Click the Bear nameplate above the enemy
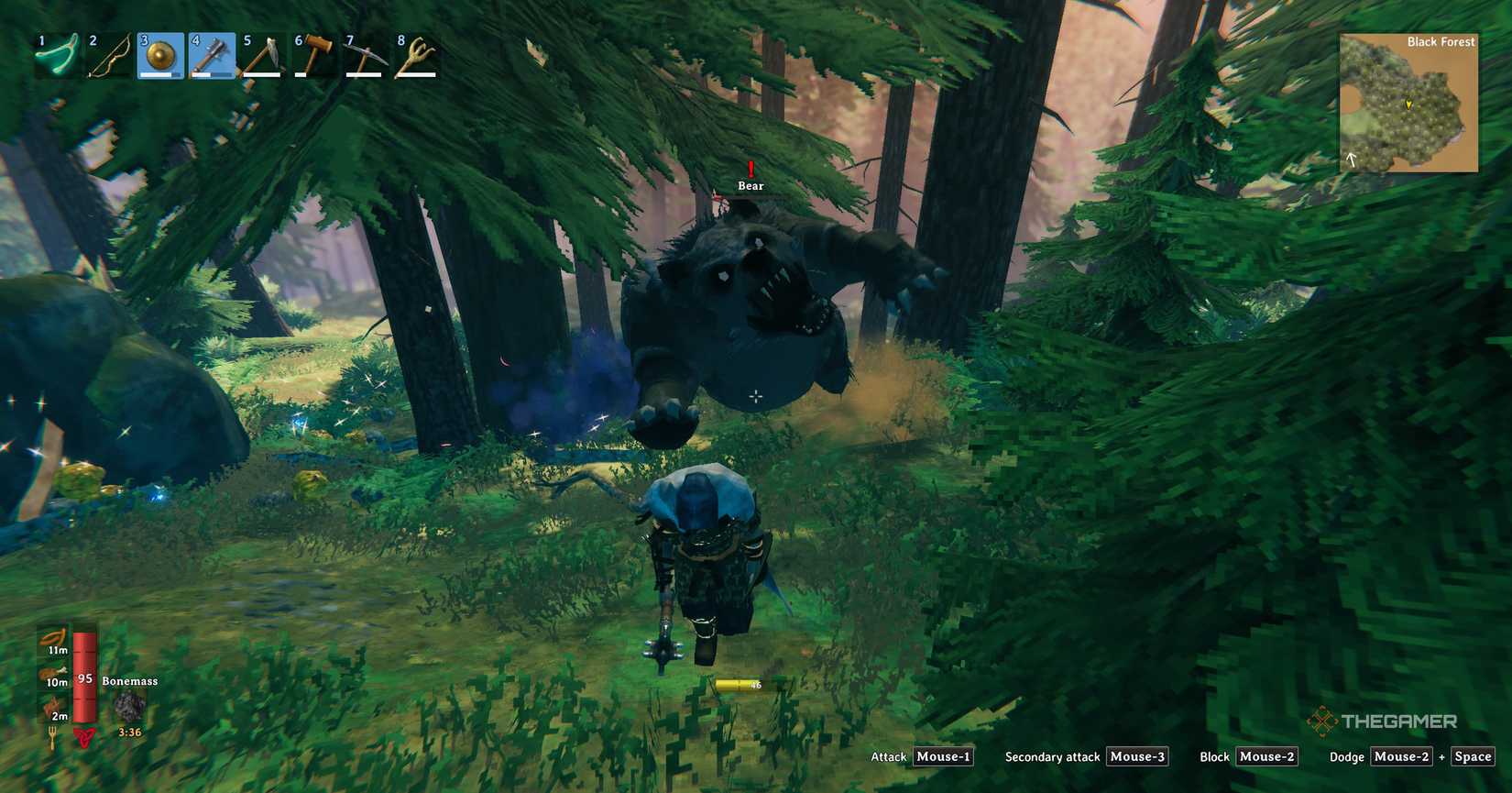Screen dimensions: 1512x793 (750, 185)
